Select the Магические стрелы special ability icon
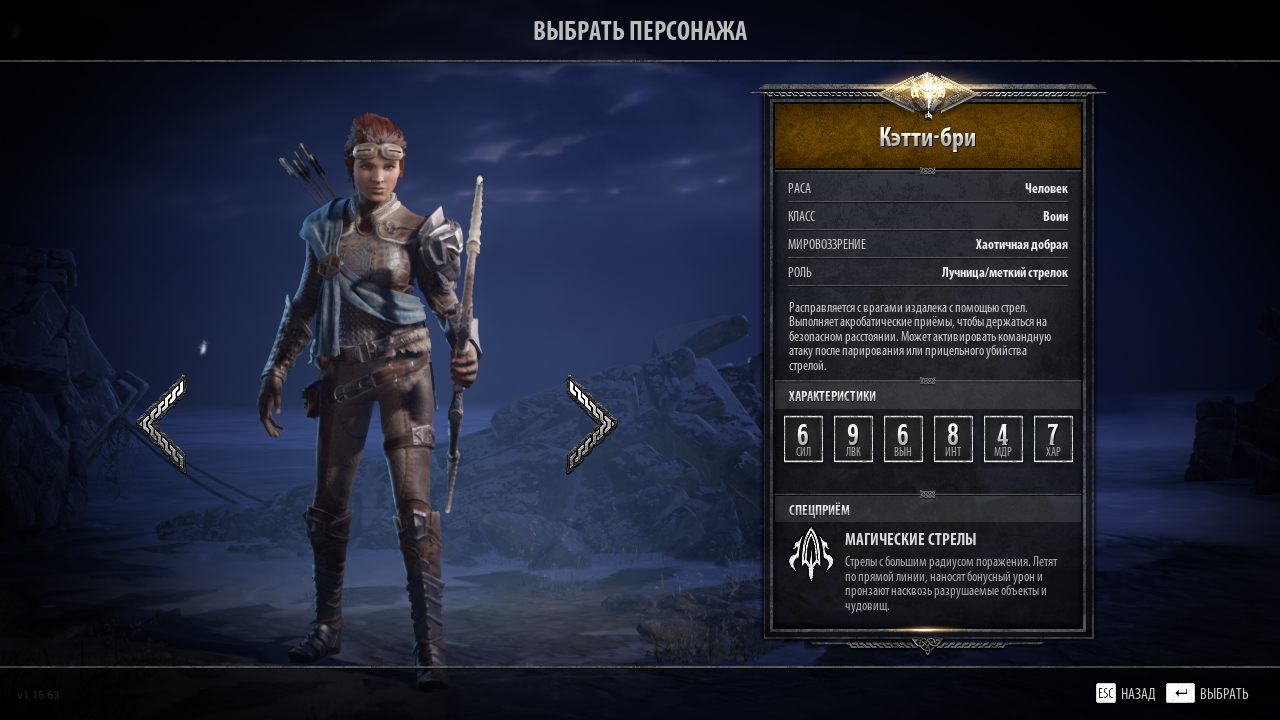1280x720 pixels. (x=811, y=555)
